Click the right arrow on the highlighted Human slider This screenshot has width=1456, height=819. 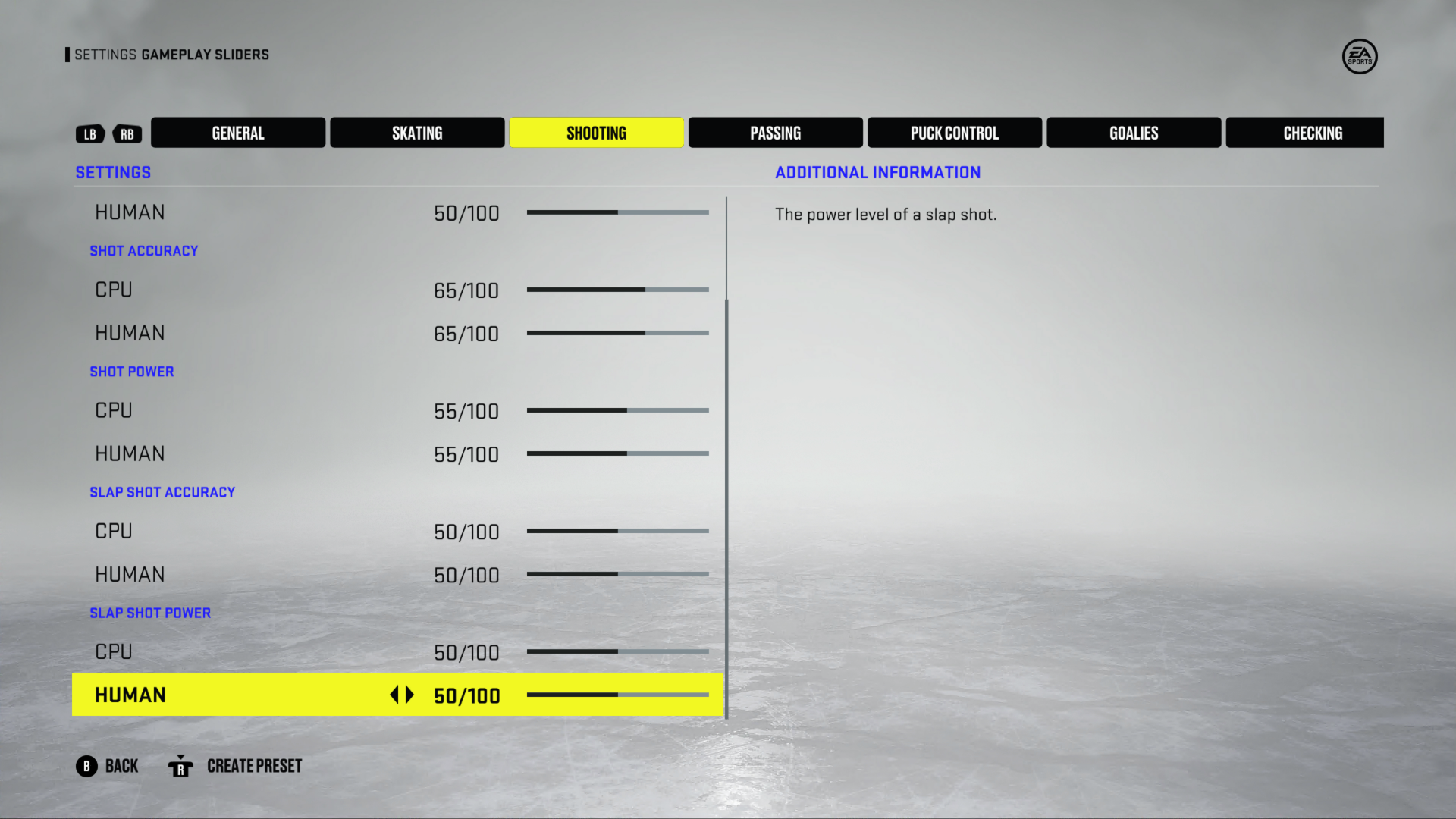409,694
